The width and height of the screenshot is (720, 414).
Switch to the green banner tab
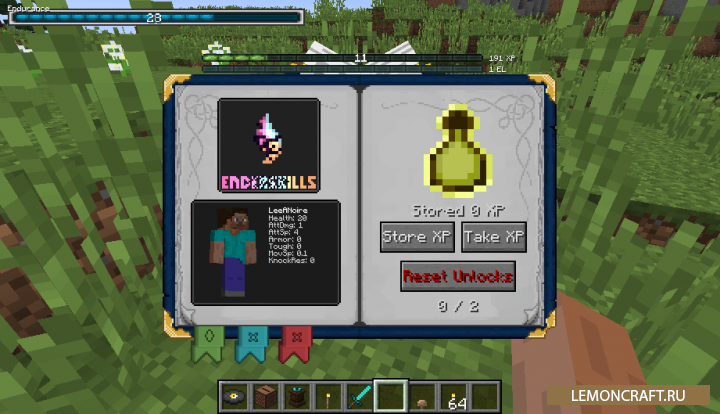(207, 340)
